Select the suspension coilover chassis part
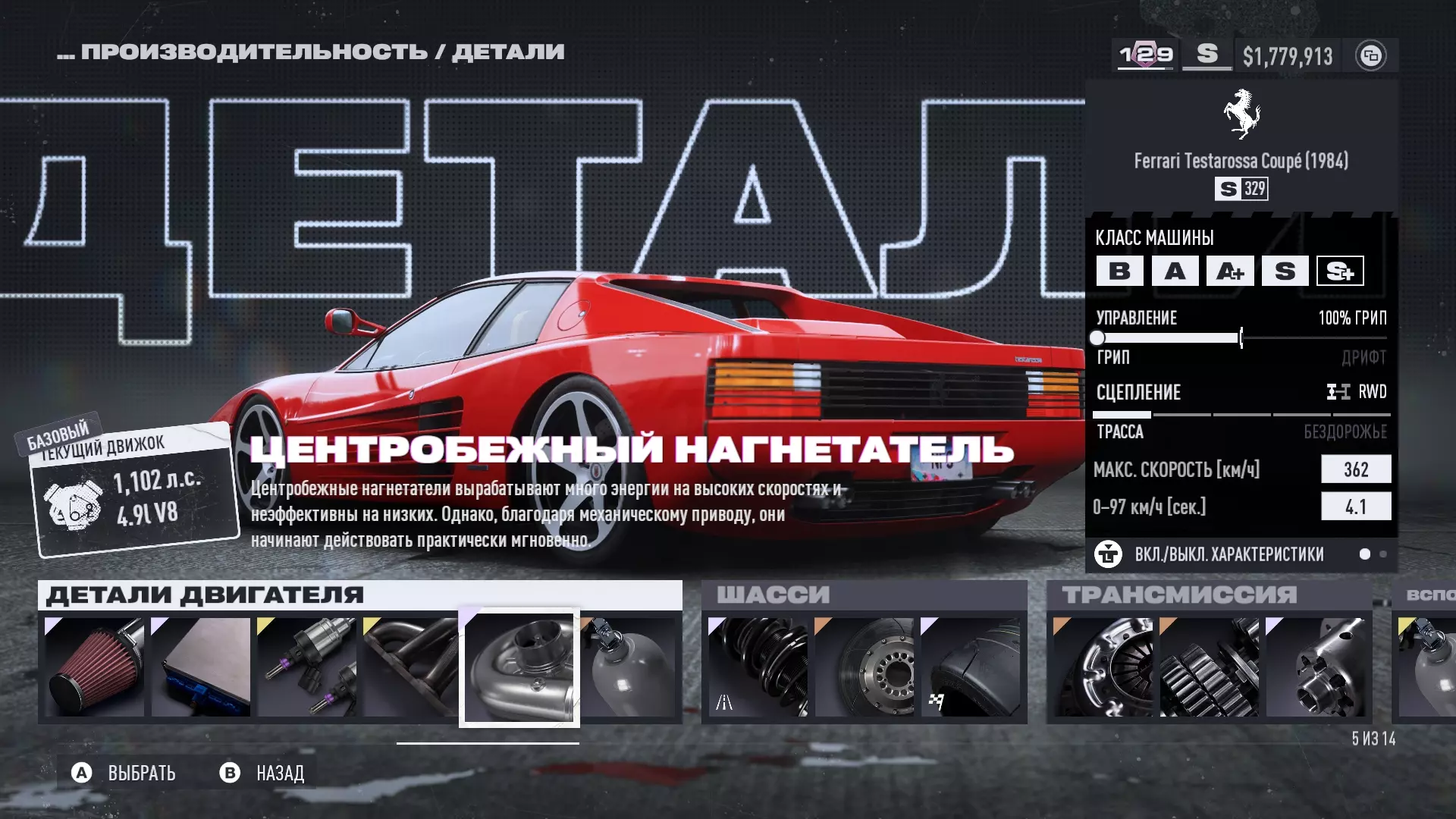Viewport: 1456px width, 819px height. (x=758, y=667)
